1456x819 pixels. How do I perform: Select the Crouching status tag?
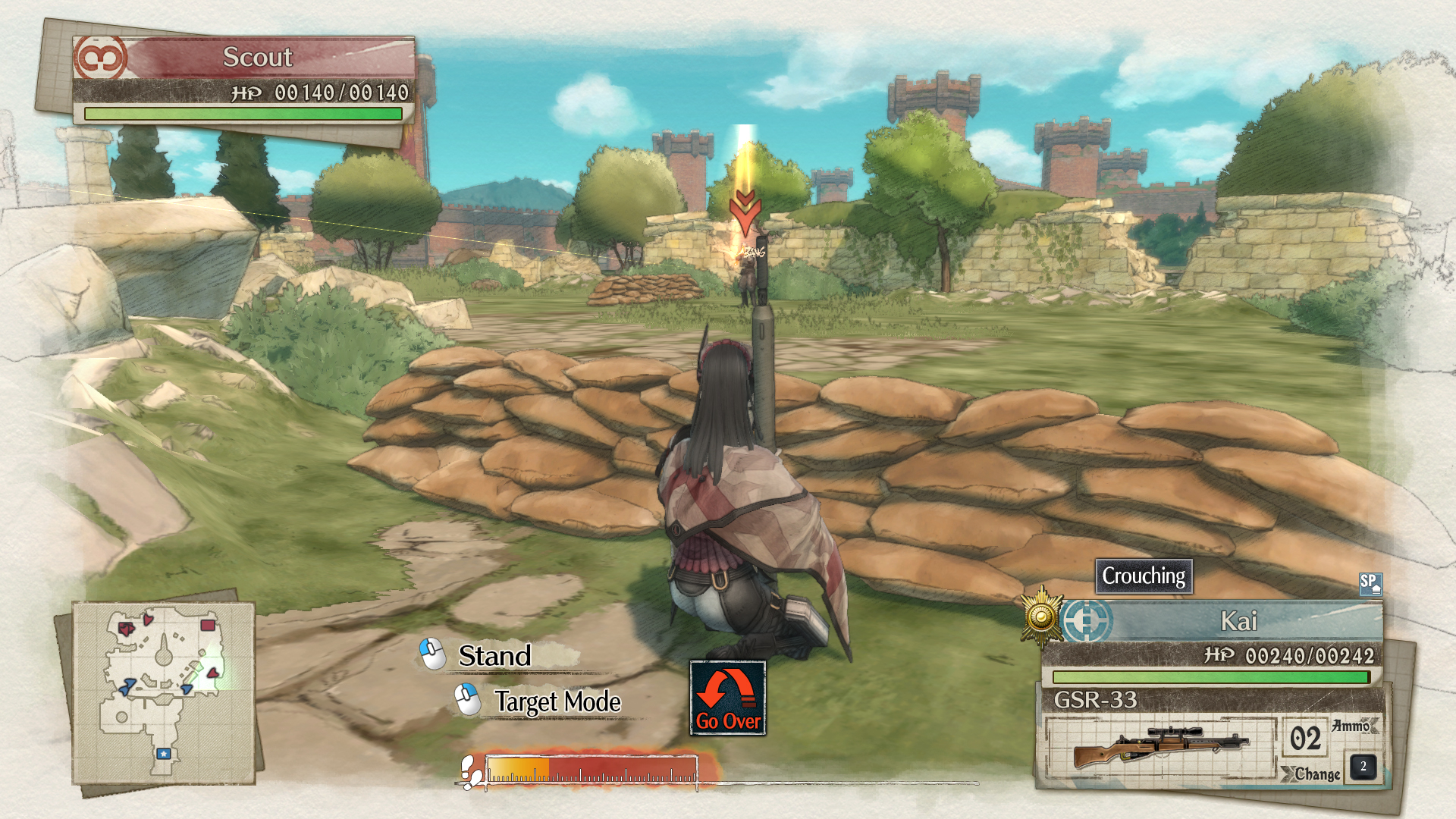pyautogui.click(x=1144, y=576)
